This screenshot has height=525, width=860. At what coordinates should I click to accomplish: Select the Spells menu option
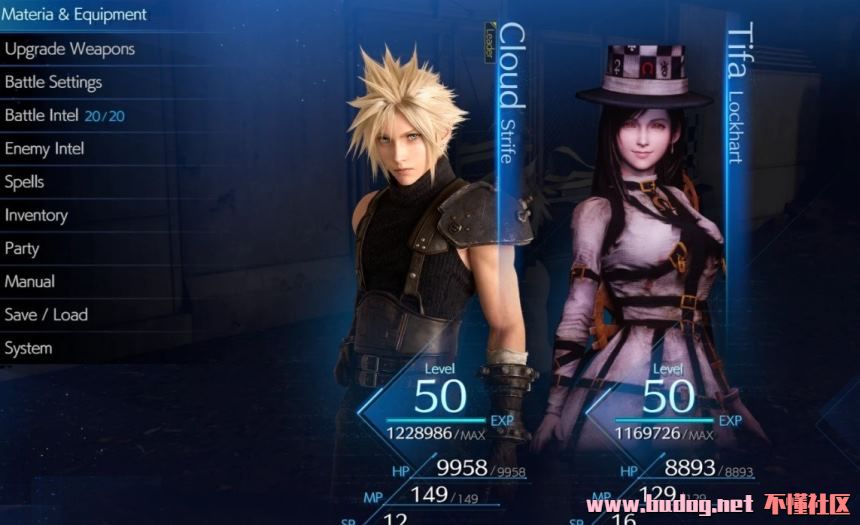pyautogui.click(x=25, y=182)
